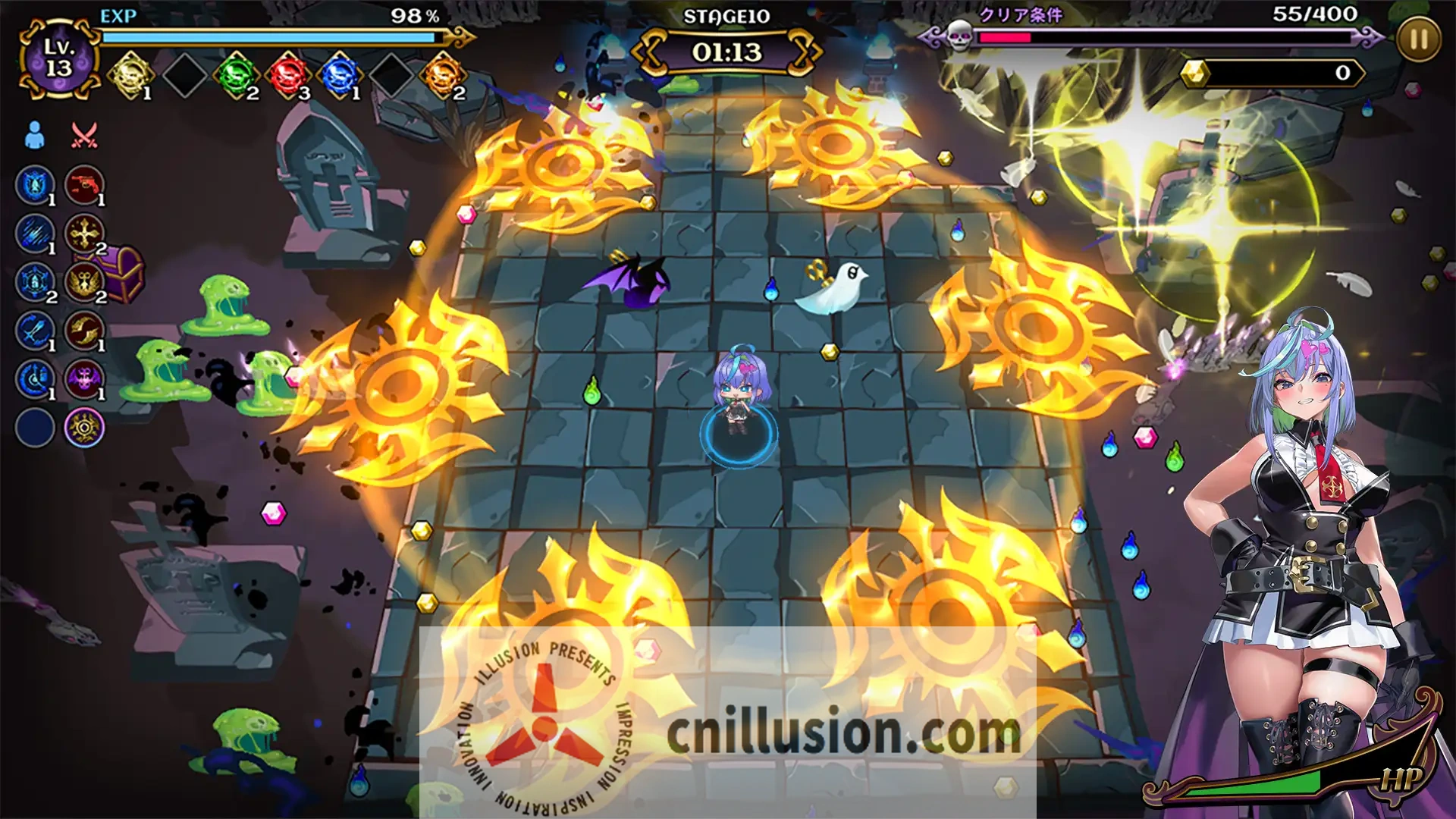The width and height of the screenshot is (1456, 819).
Task: Select the golden winged key skill icon
Action: 83,282
